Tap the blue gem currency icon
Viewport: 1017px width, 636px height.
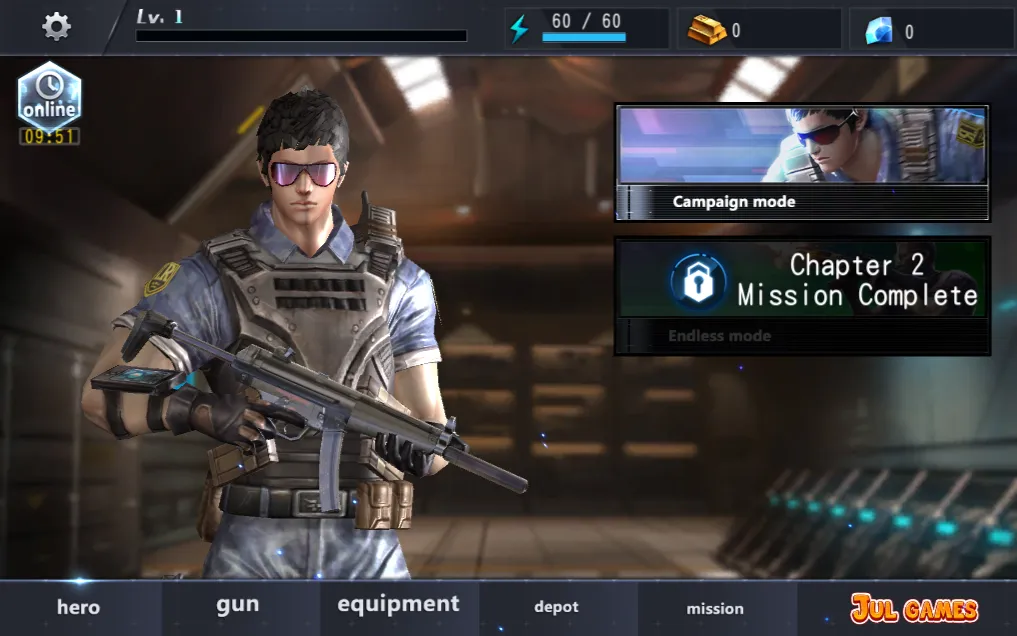879,31
